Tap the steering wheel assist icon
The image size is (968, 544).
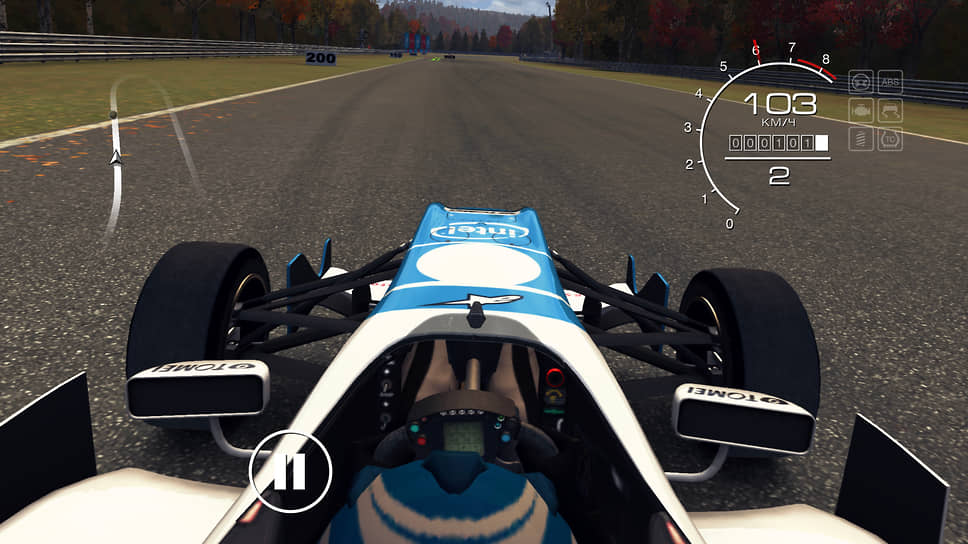coord(861,82)
